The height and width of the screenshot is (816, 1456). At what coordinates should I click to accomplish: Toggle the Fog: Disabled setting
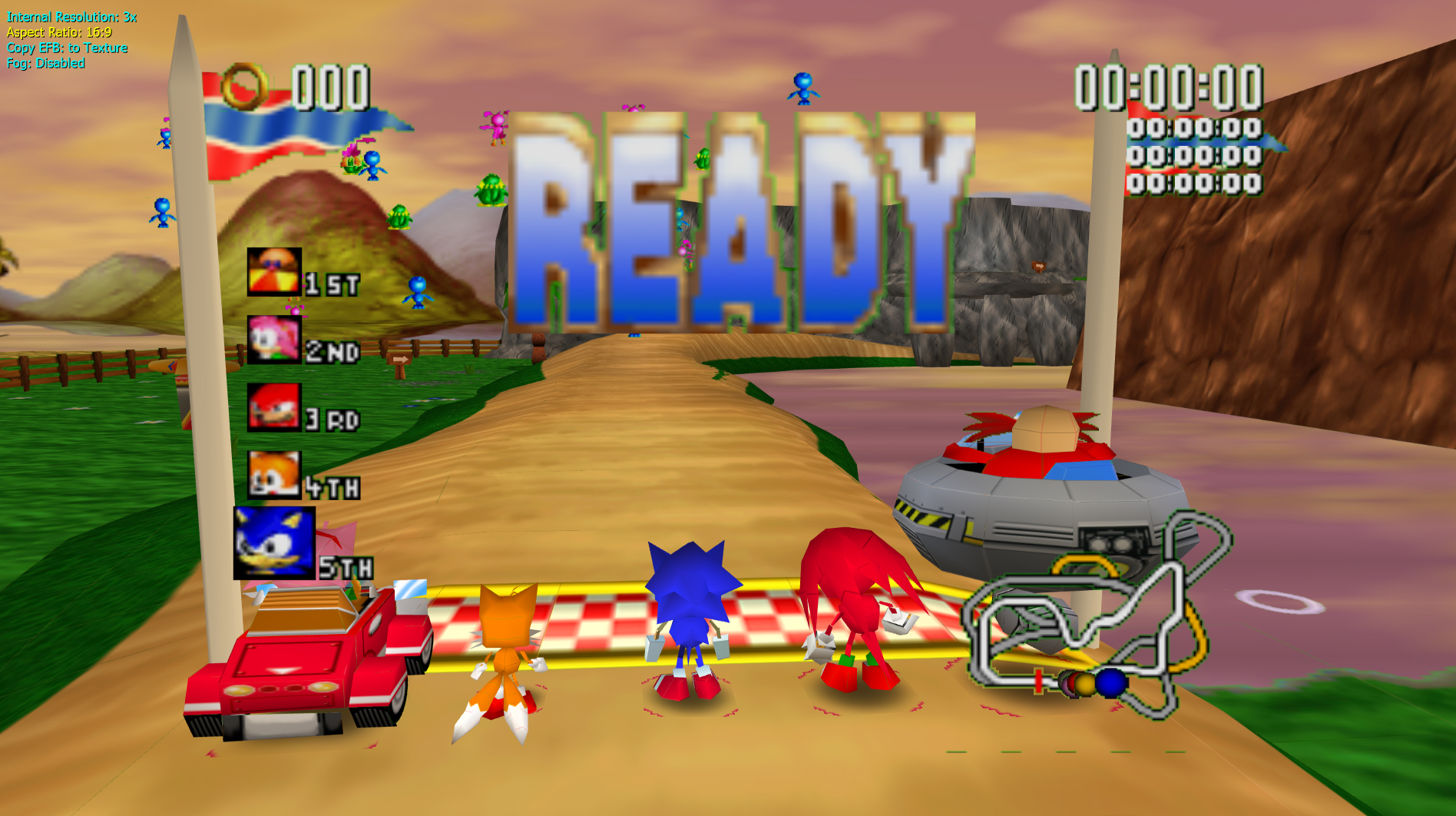pyautogui.click(x=44, y=65)
